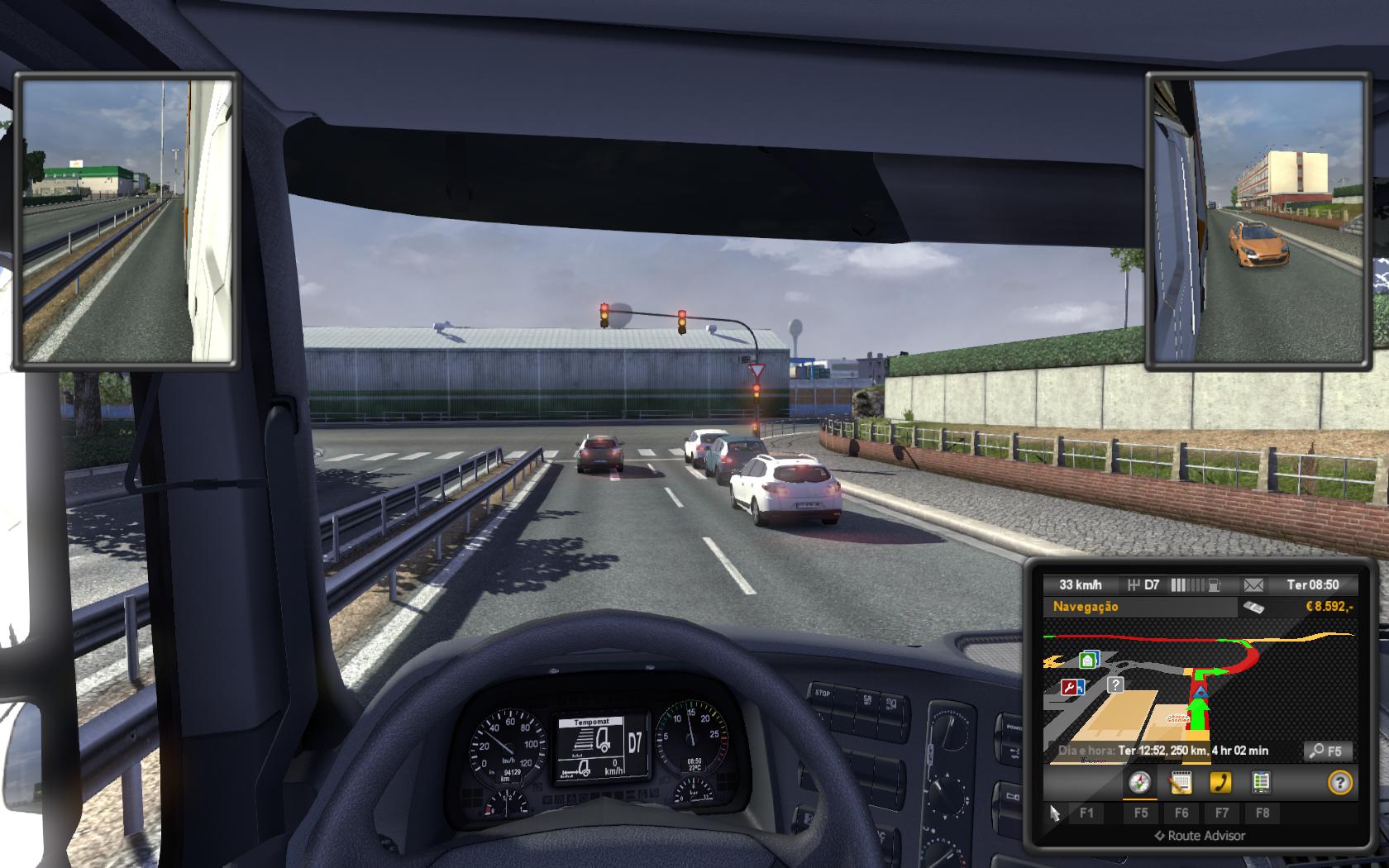1389x868 pixels.
Task: Open the yellow phone assistance tab
Action: (x=1220, y=782)
